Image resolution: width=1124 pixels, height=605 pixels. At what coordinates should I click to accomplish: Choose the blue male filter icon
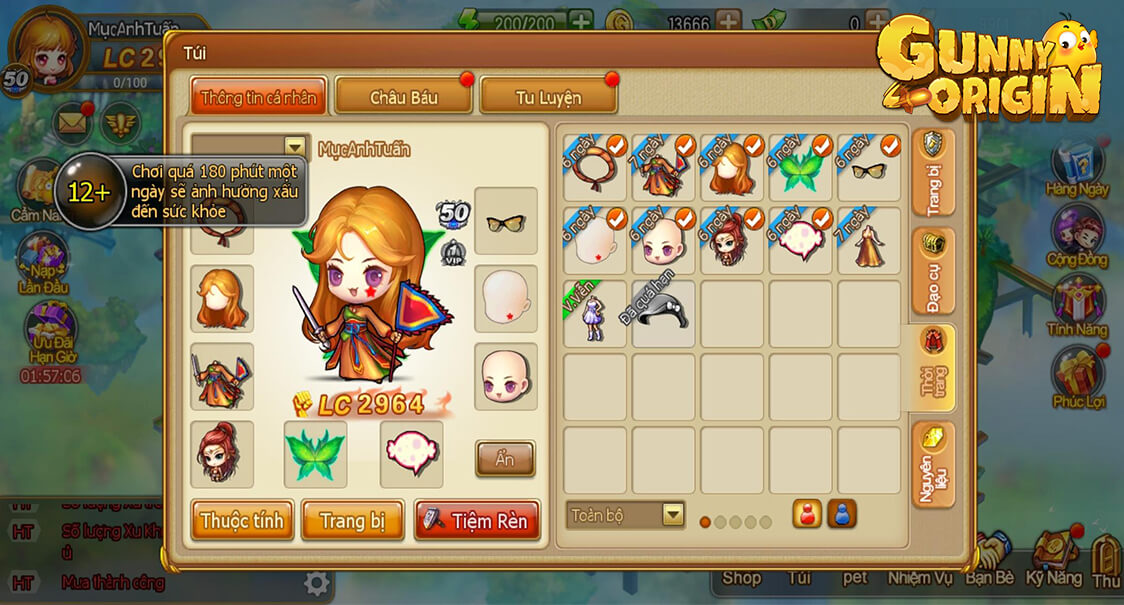point(842,514)
